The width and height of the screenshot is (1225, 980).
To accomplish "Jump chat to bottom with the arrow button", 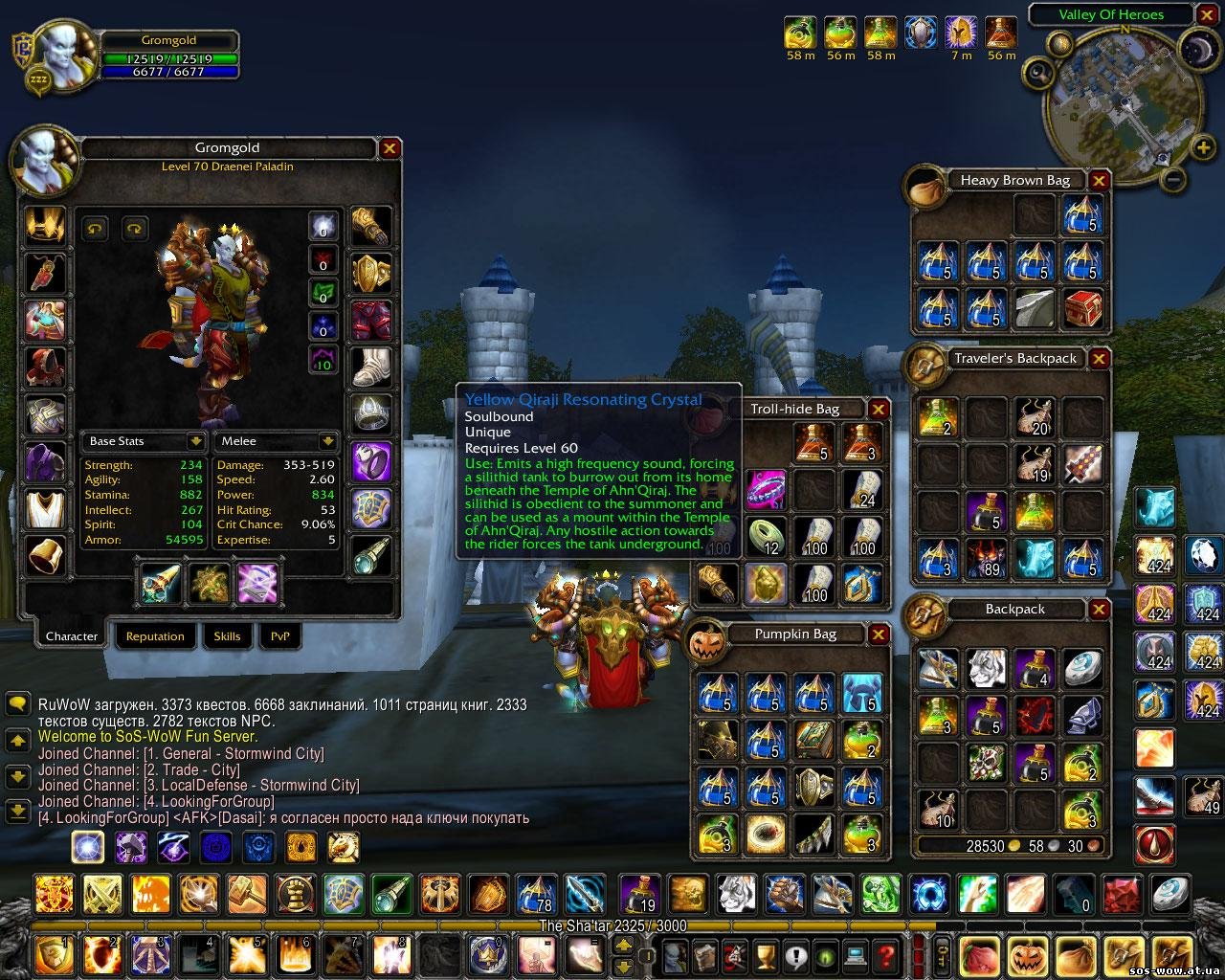I will 17,811.
